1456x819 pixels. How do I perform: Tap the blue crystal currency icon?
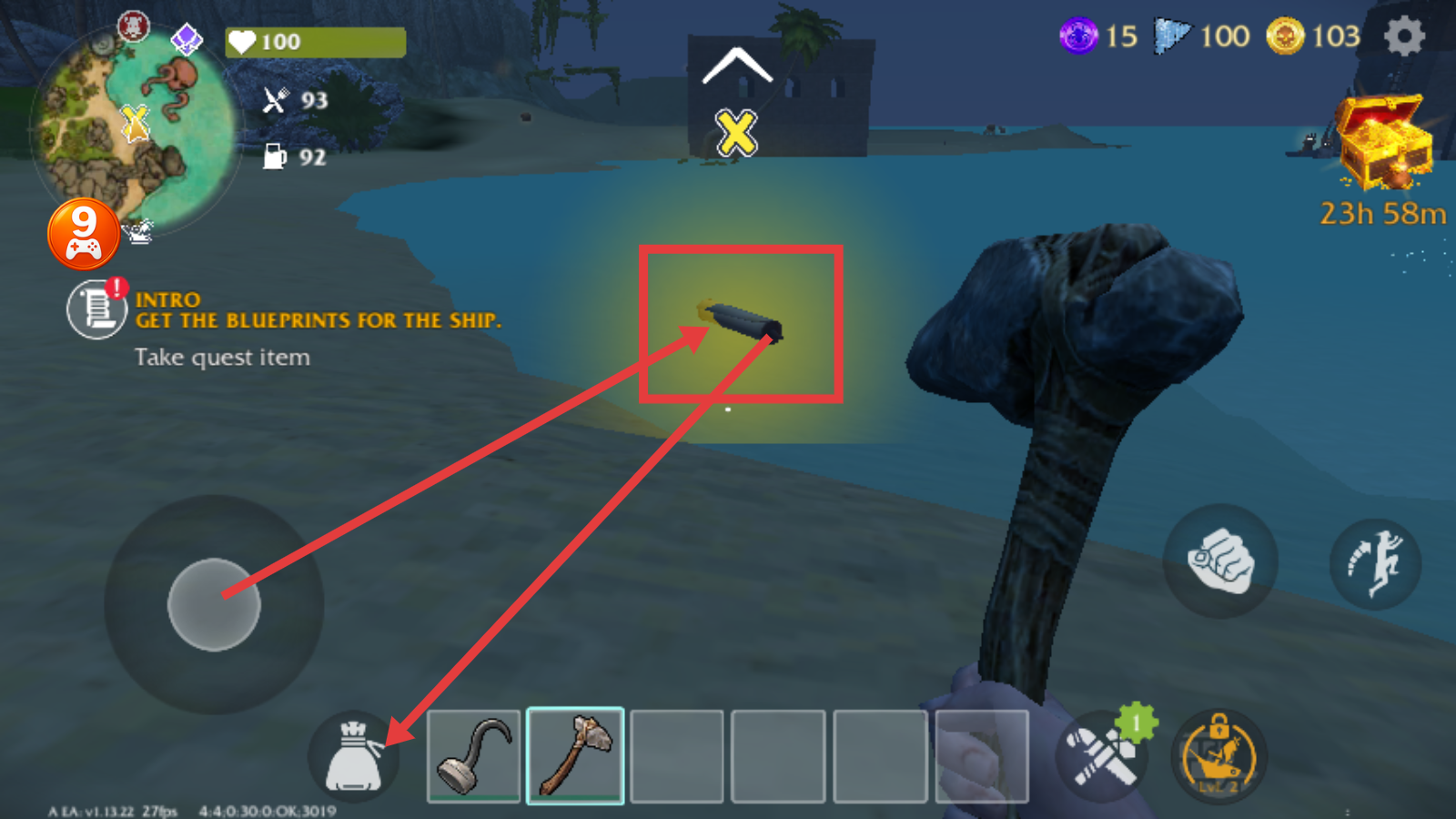[x=1171, y=36]
